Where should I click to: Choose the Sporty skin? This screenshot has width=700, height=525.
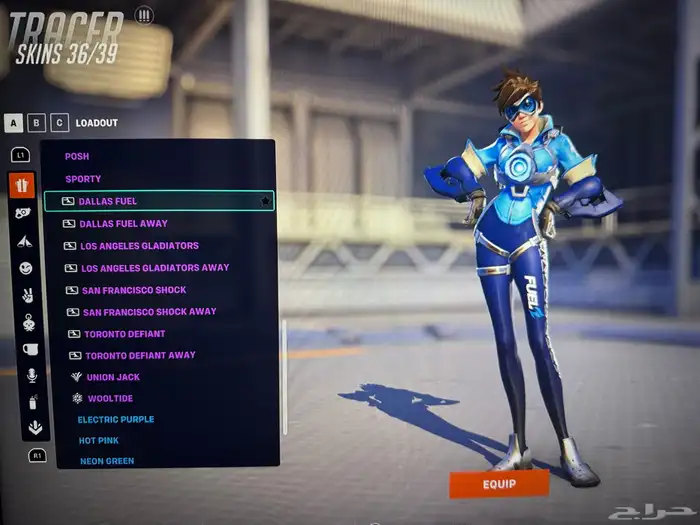[x=83, y=179]
